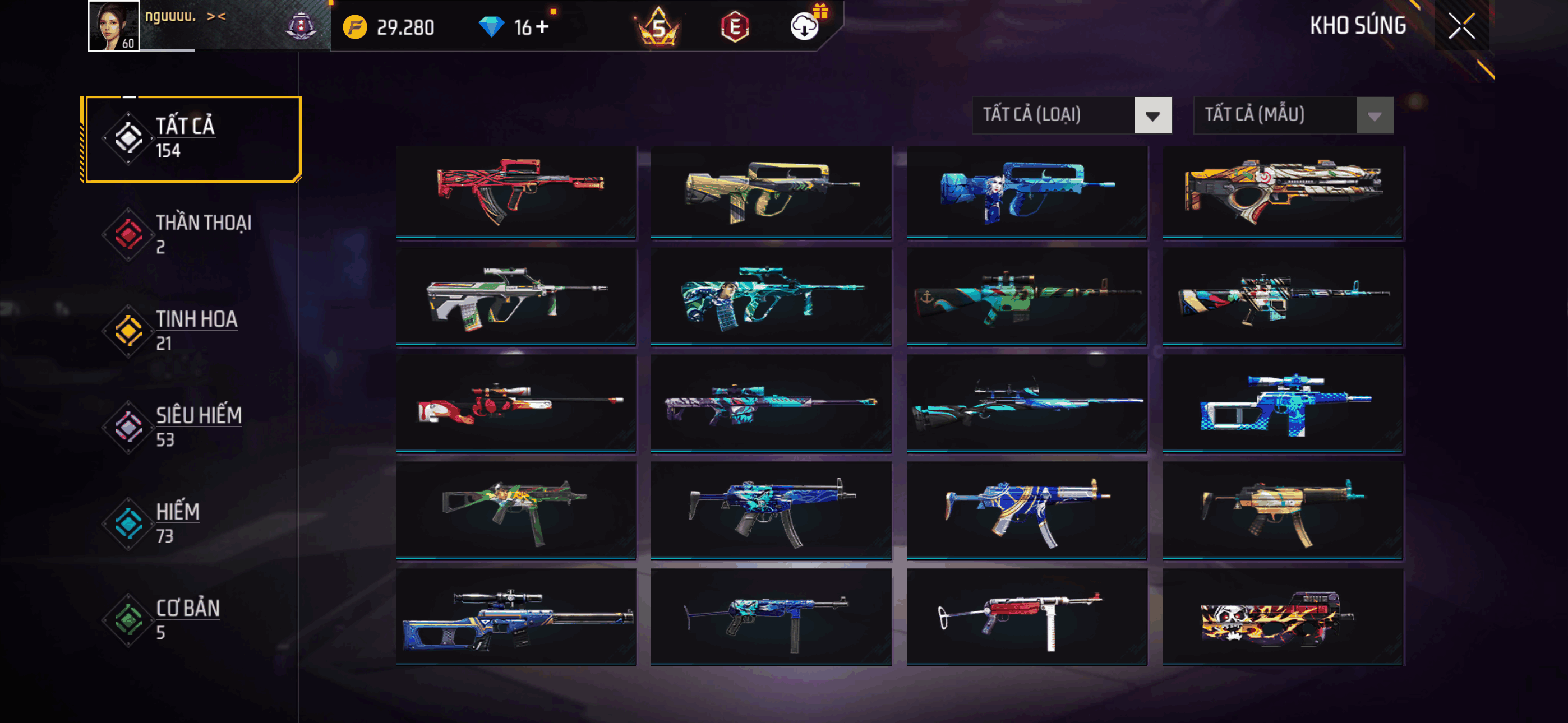Pick the yellow FAMAS skin tile

771,191
